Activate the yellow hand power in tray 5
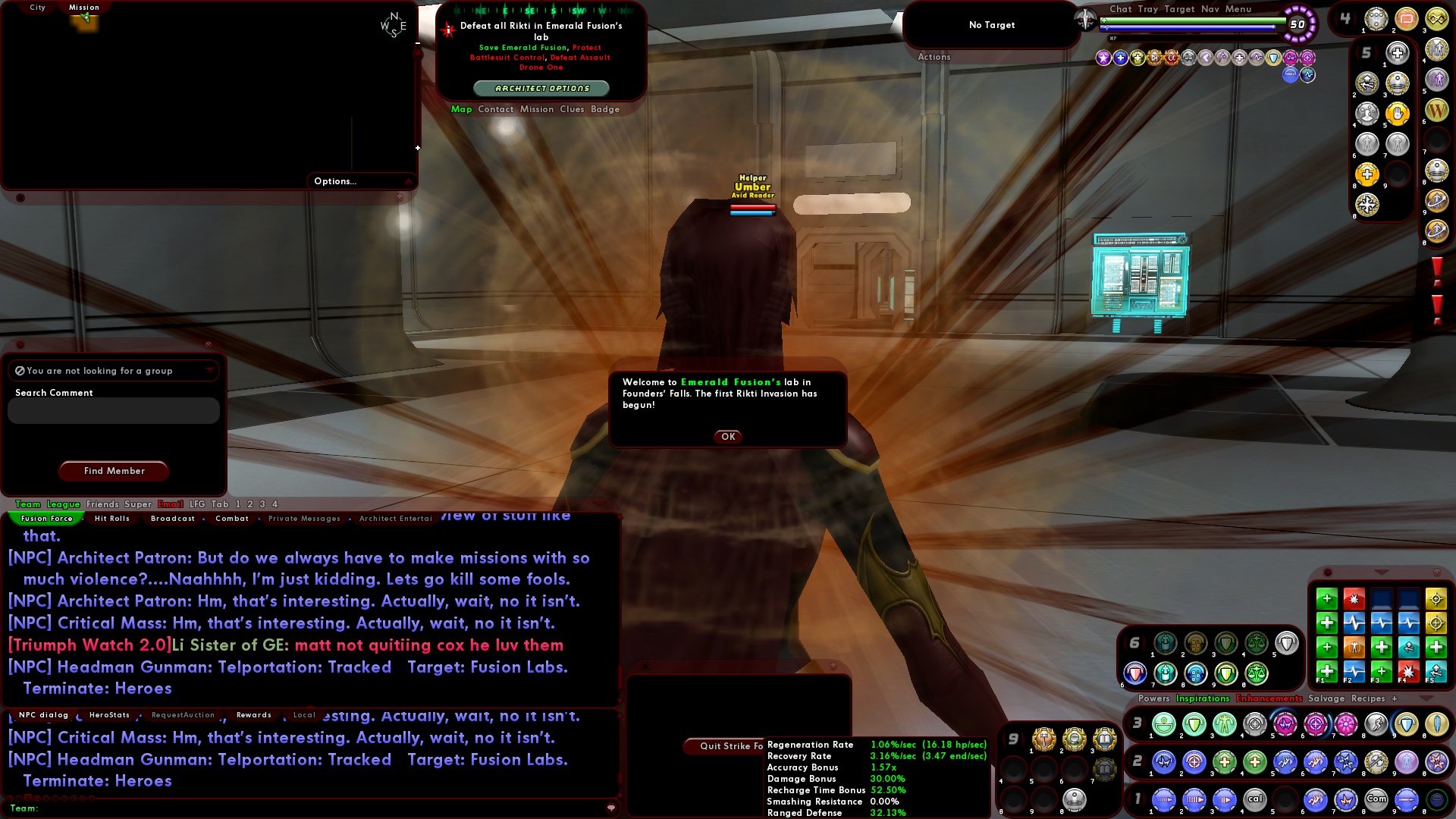This screenshot has height=819, width=1456. (x=1397, y=112)
